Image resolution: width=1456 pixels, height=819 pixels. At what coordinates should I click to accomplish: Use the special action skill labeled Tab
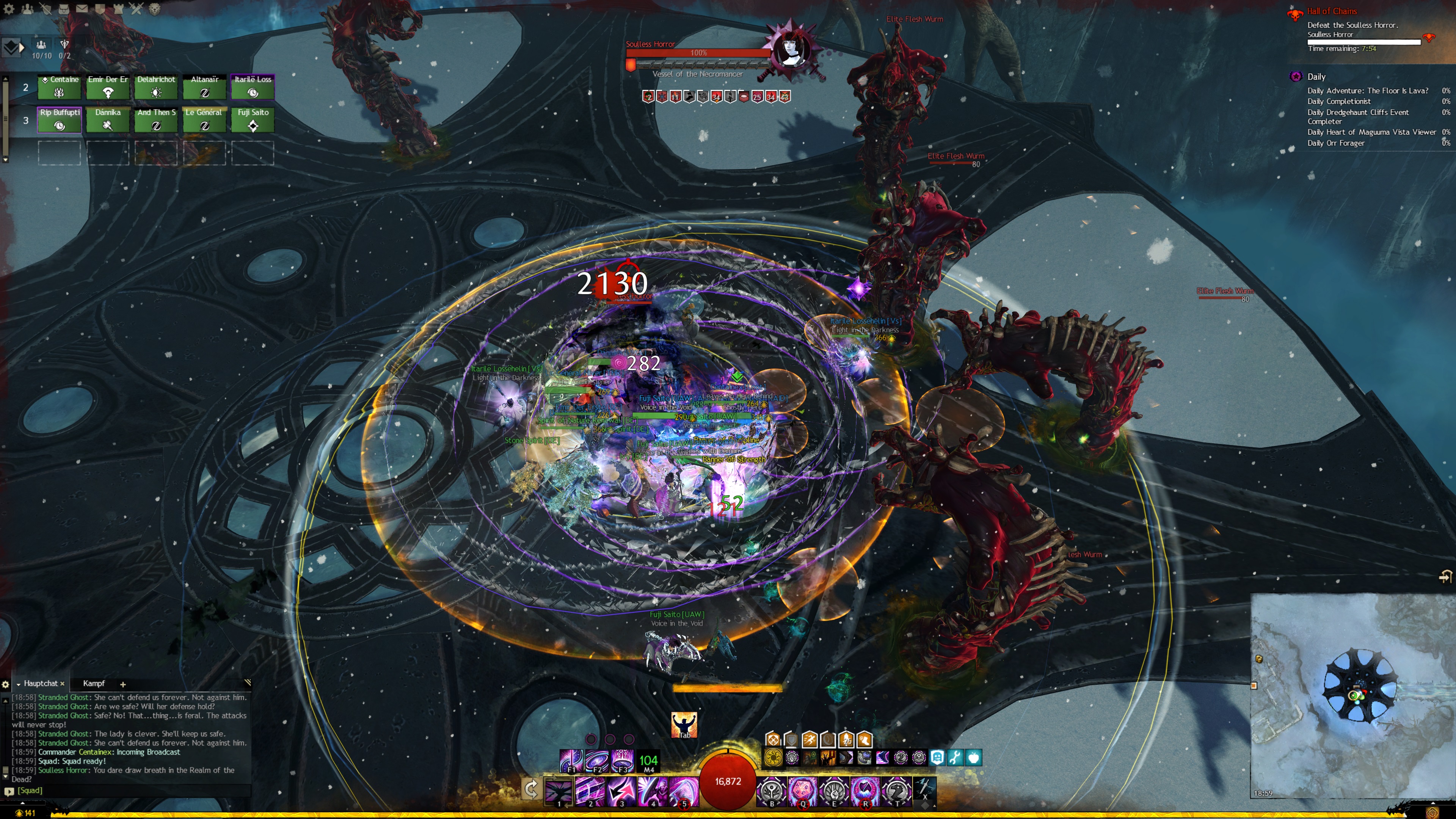tap(684, 725)
